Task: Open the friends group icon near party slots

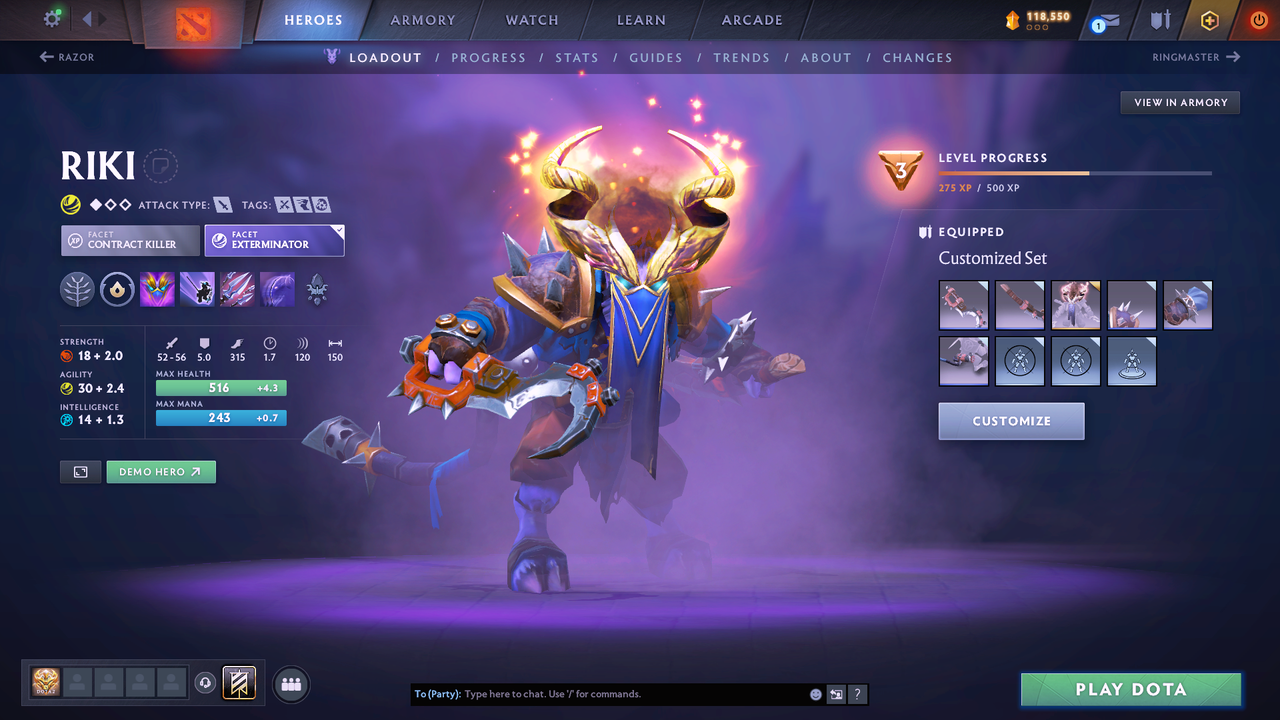Action: pos(290,683)
